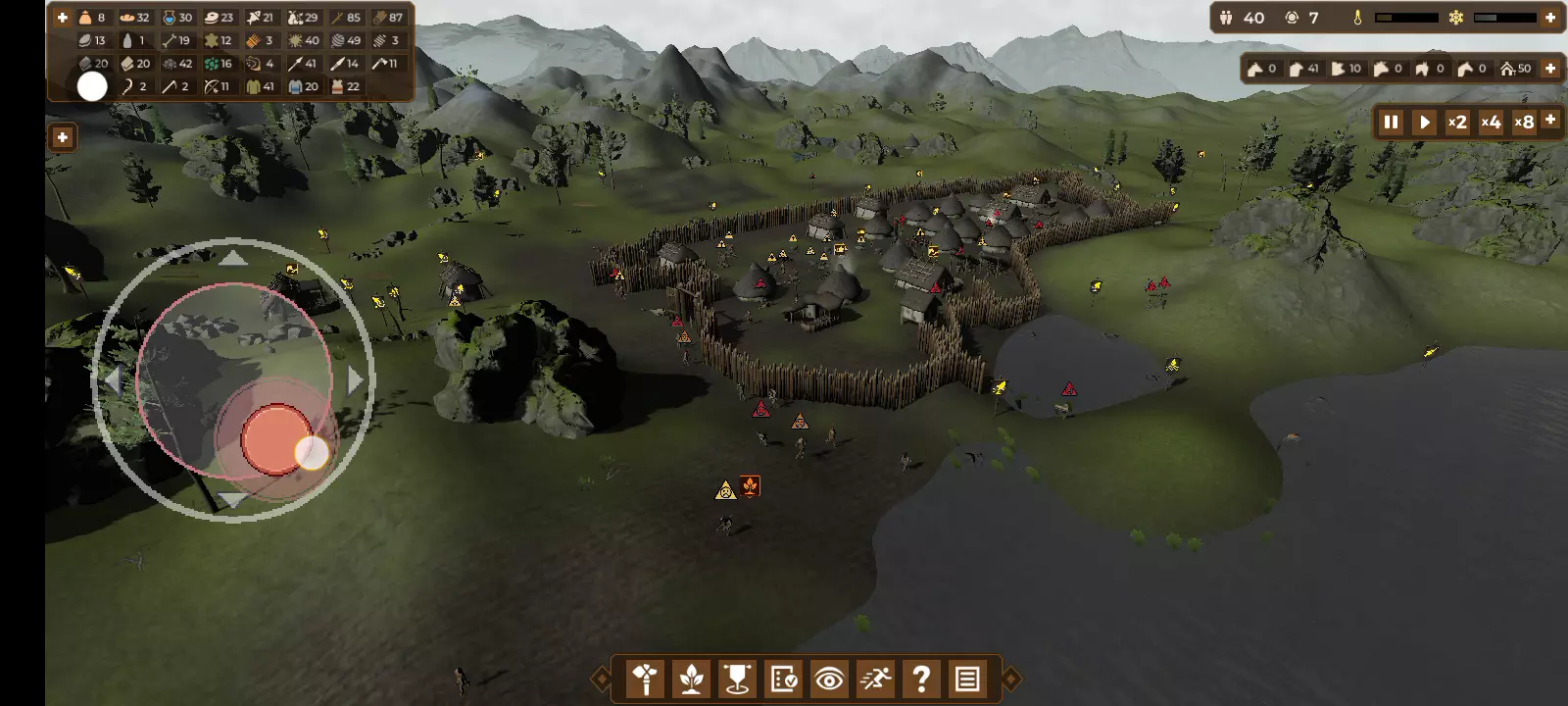
Task: Expand the speed controls panel with plus
Action: tap(1550, 119)
